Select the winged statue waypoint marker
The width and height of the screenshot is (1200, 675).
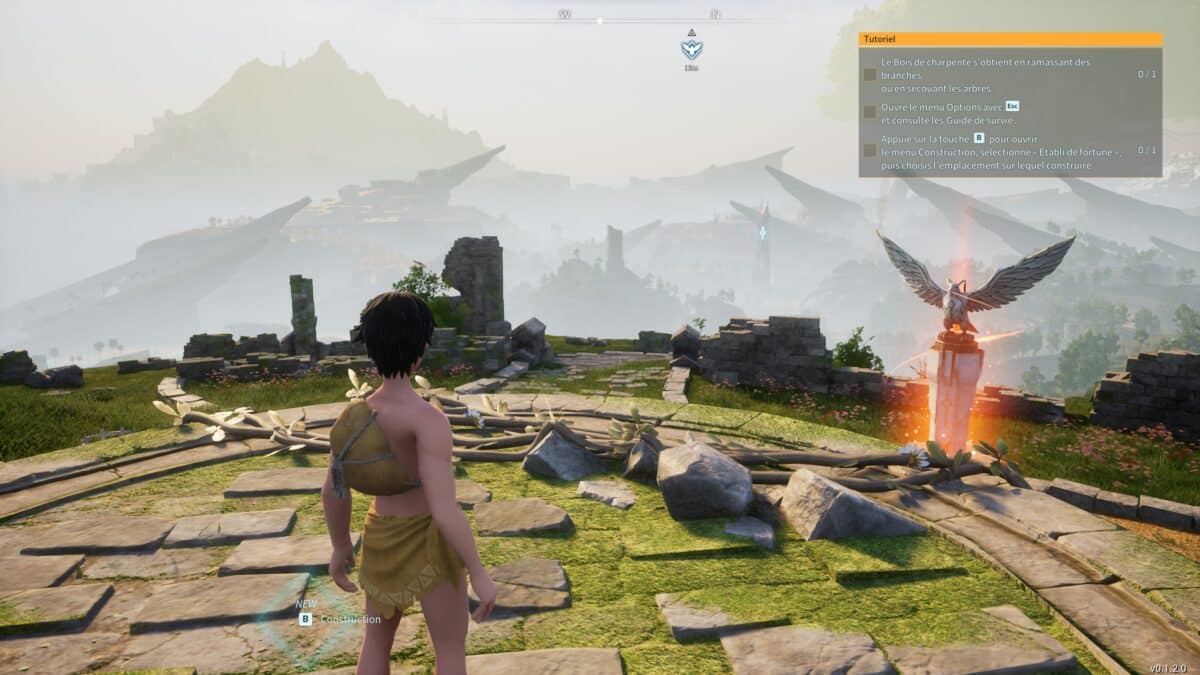[x=691, y=48]
